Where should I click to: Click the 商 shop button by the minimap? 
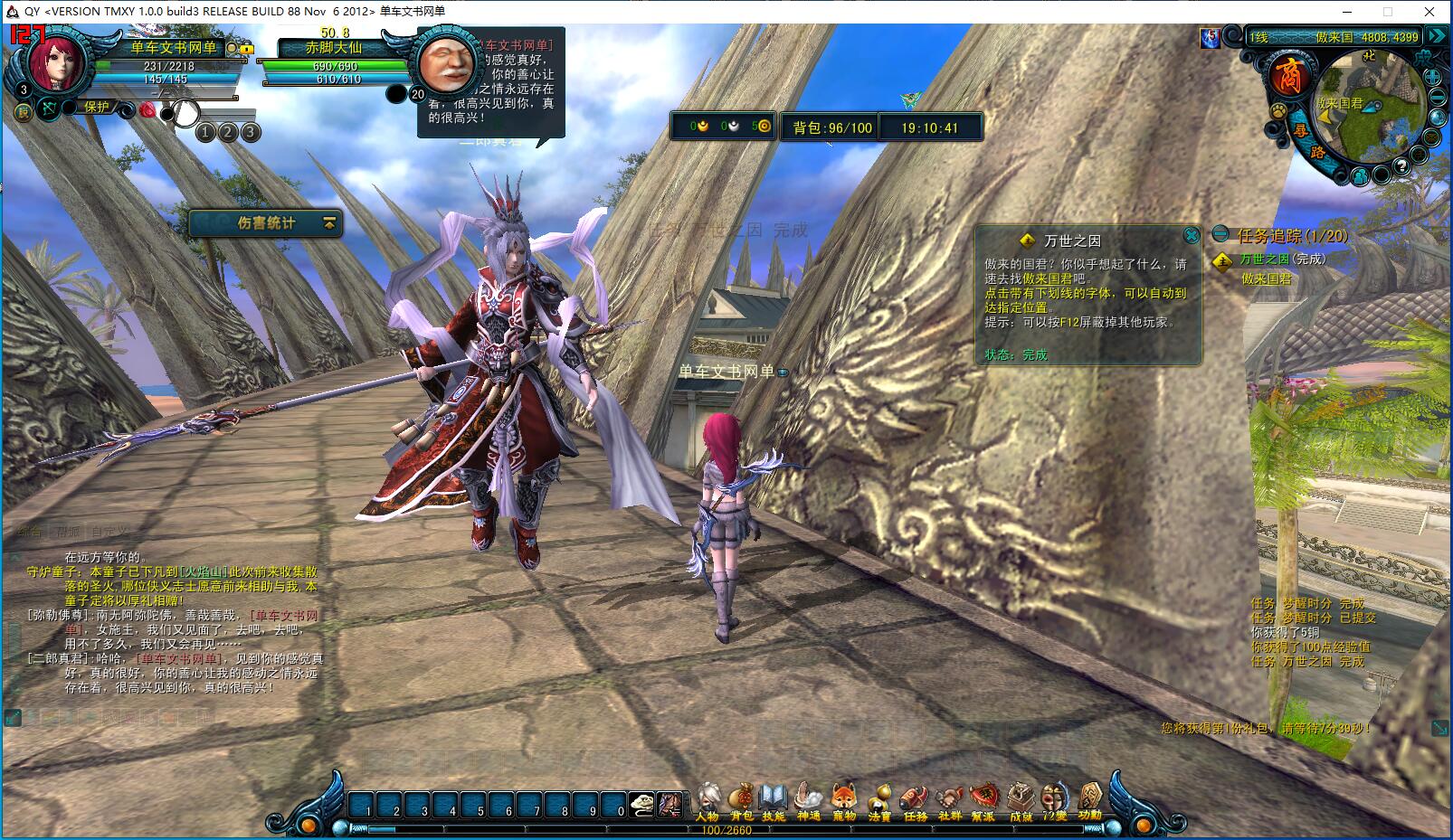1288,76
